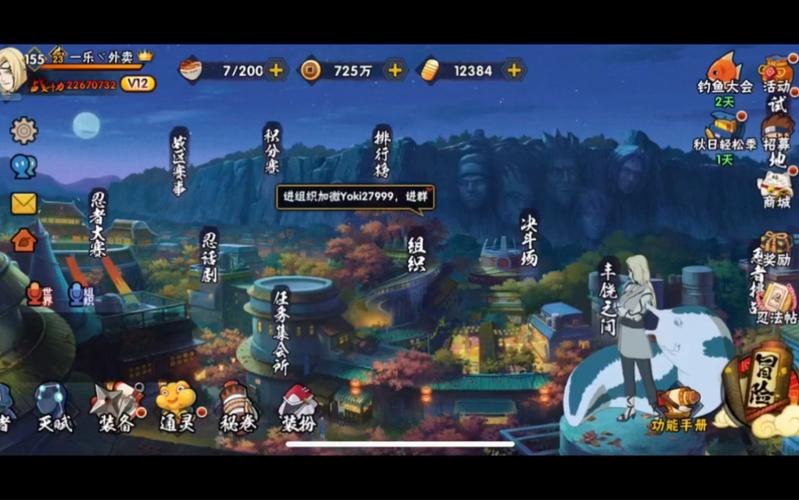Screen dimensions: 799x500
Task: Tap the red house icon
Action: coord(23,239)
